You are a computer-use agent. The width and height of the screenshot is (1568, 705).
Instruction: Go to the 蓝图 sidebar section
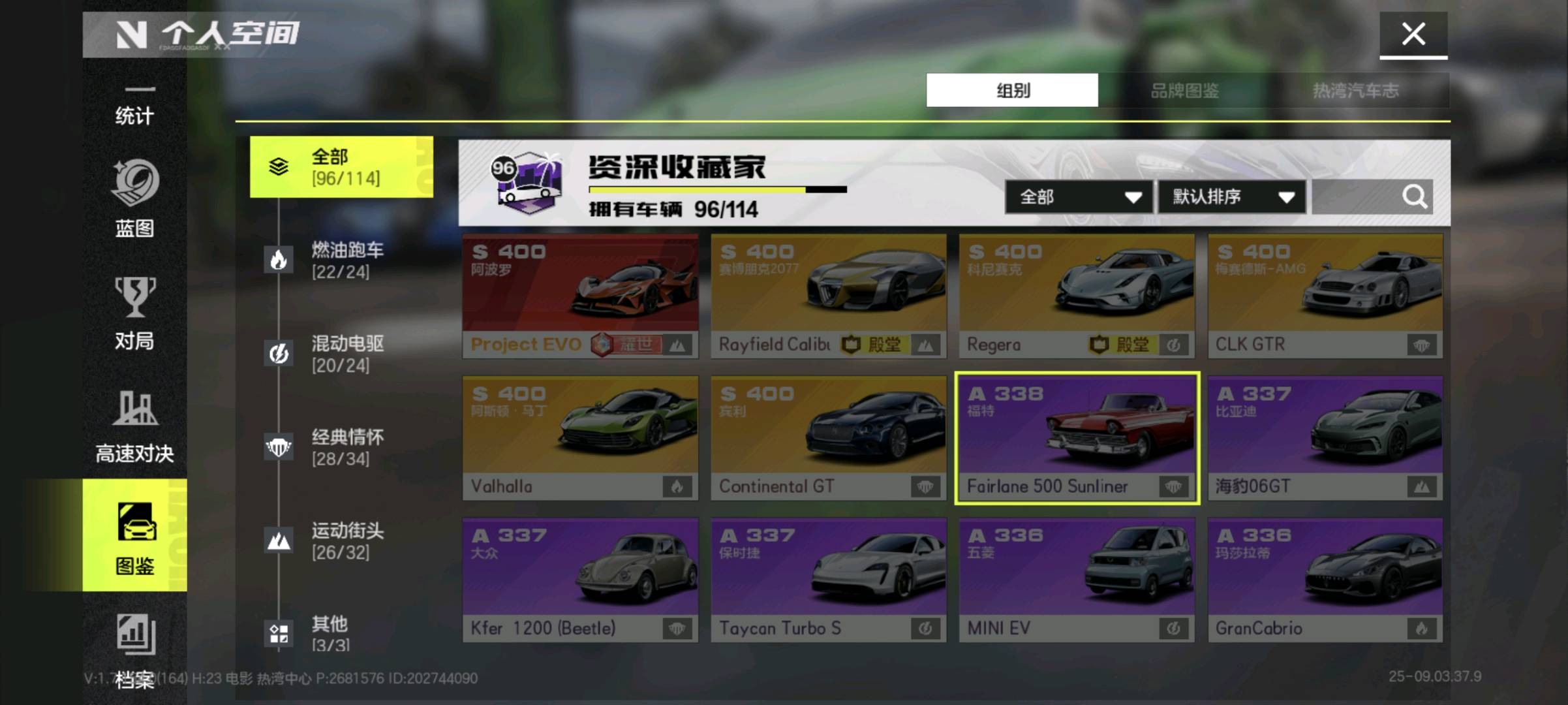[134, 198]
